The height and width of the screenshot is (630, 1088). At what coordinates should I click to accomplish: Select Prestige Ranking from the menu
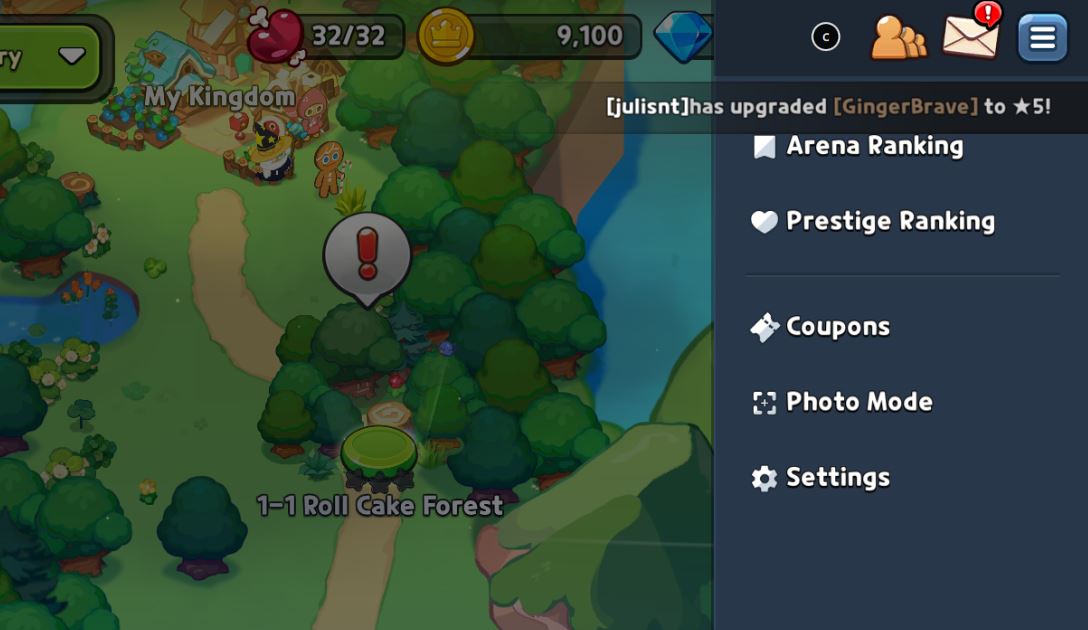click(888, 221)
